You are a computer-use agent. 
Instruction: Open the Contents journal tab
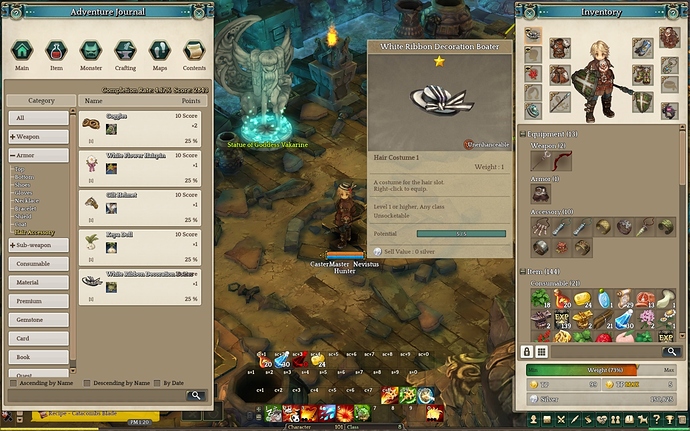coord(194,51)
